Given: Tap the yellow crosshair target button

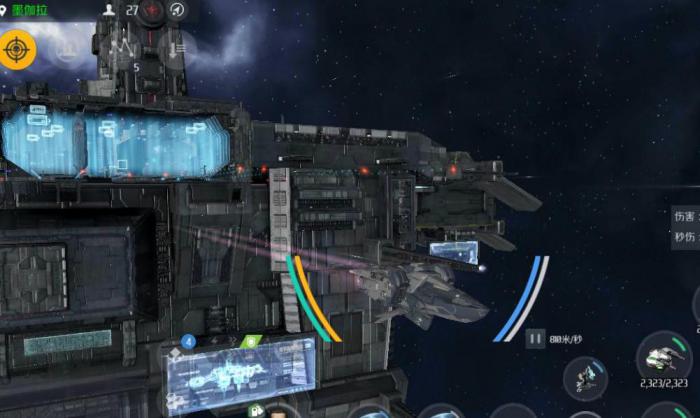Looking at the screenshot, I should click(17, 48).
